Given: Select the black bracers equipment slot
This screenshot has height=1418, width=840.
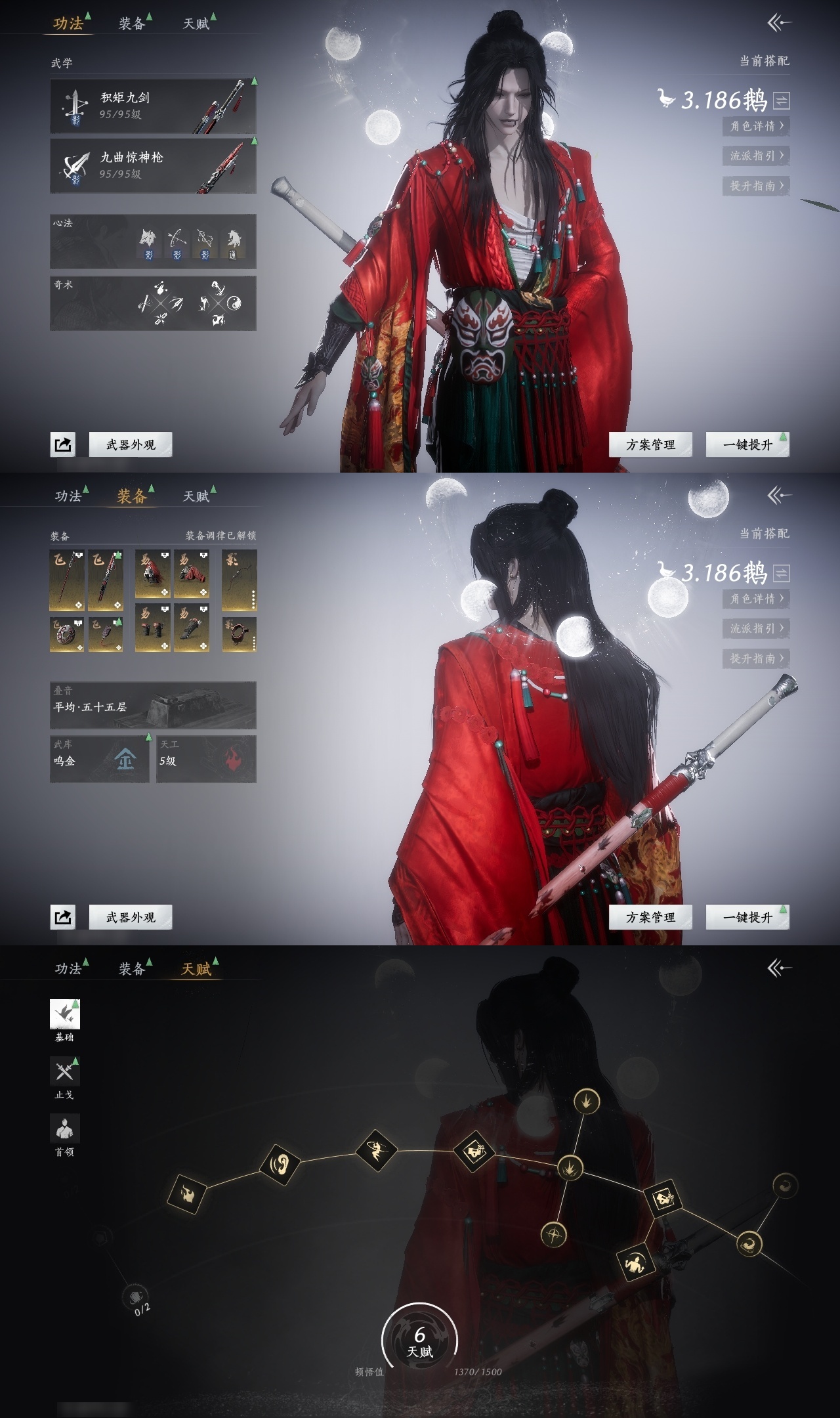Looking at the screenshot, I should click(x=153, y=628).
